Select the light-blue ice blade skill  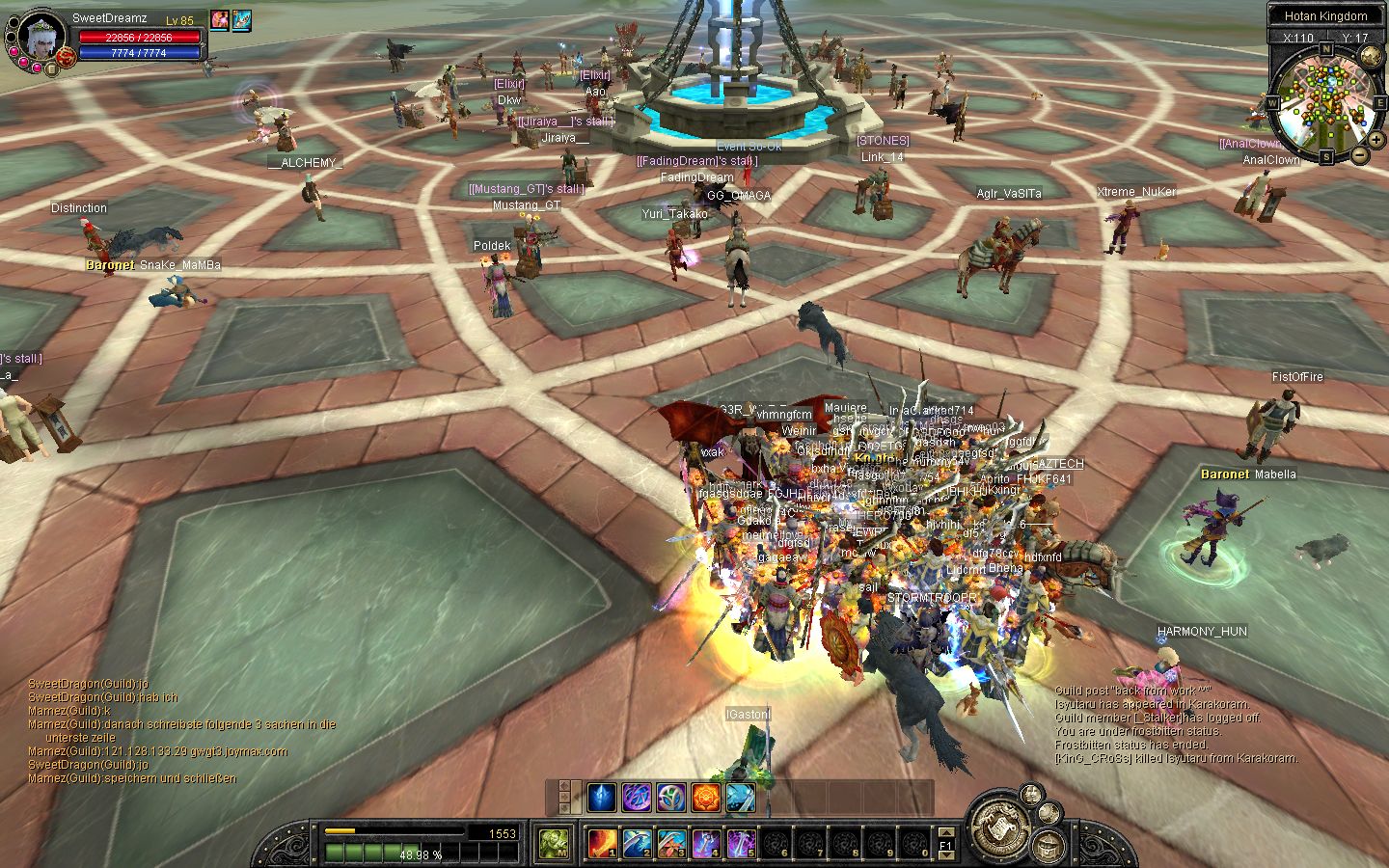pyautogui.click(x=740, y=798)
